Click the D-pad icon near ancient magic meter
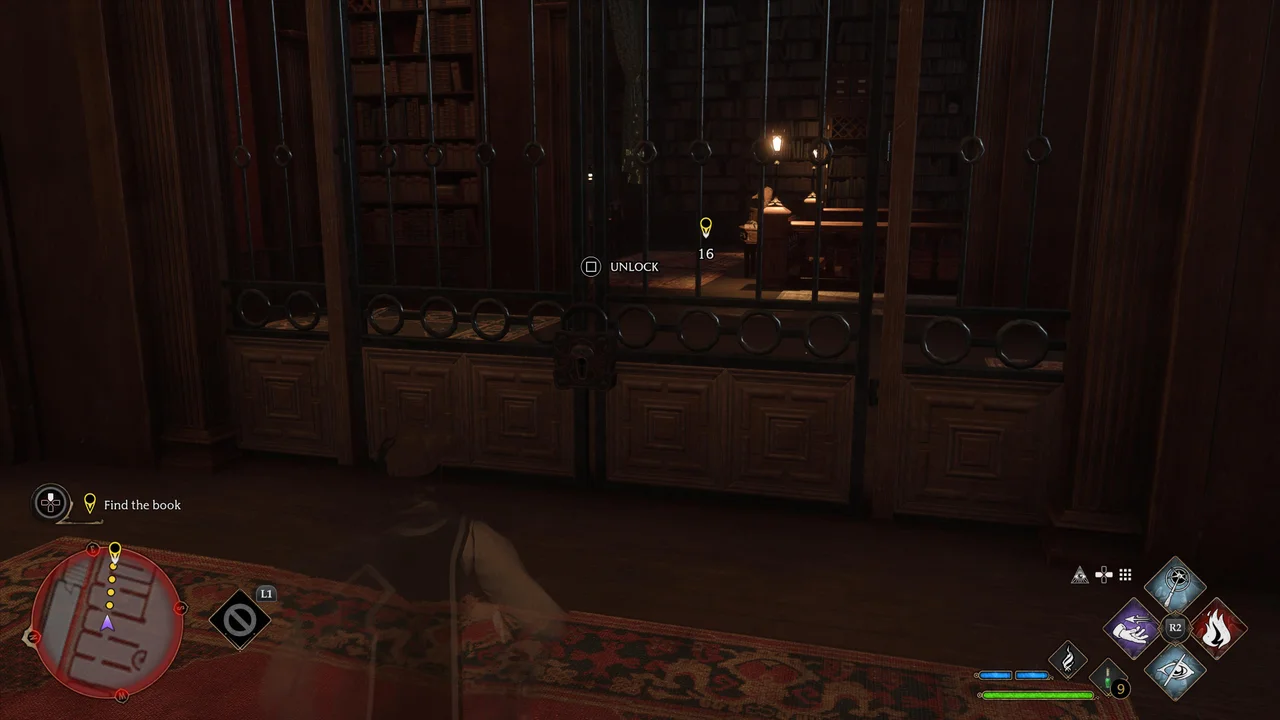This screenshot has height=720, width=1280. click(1103, 574)
